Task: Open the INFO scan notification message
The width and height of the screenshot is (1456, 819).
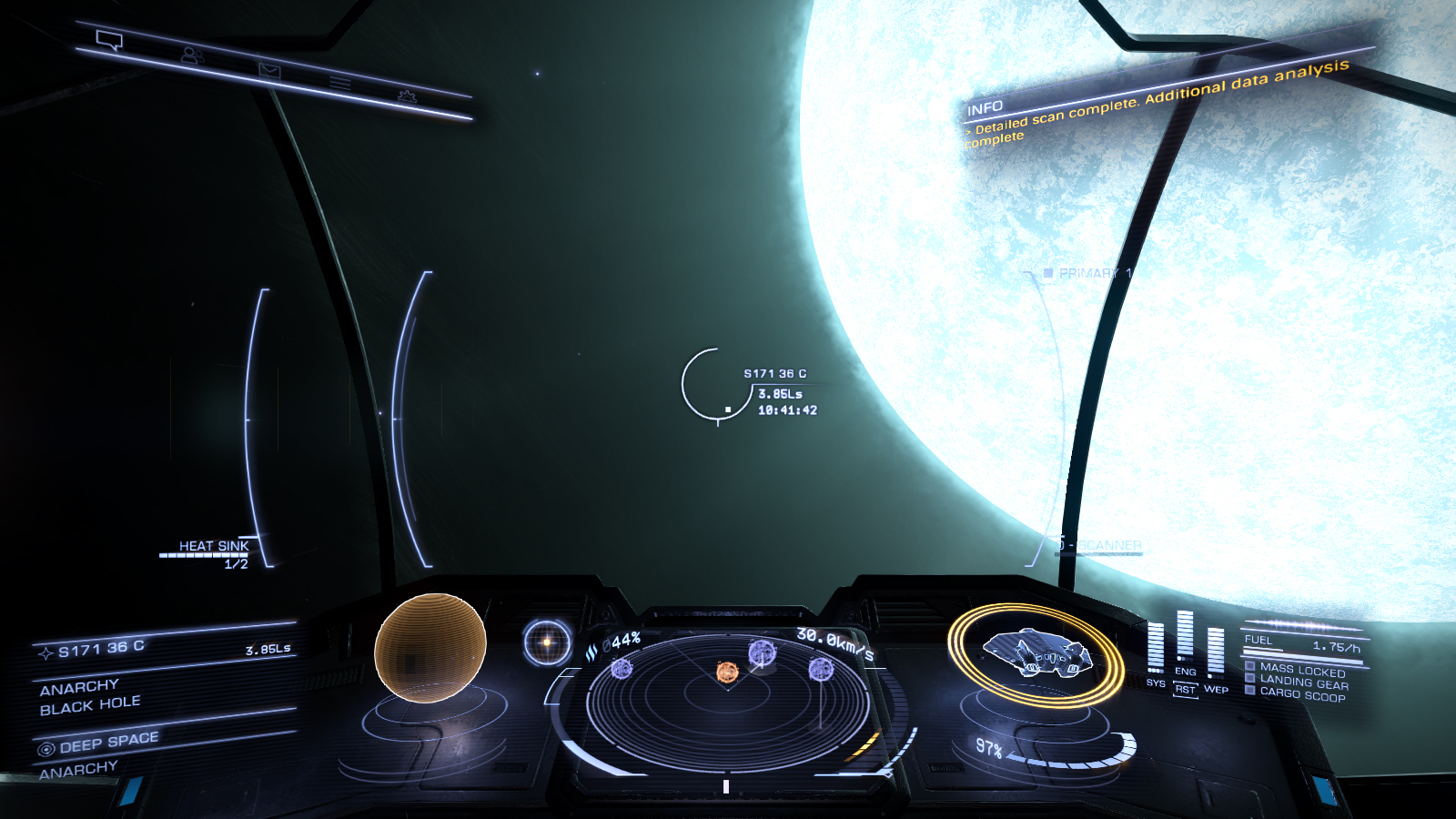Action: click(x=1156, y=103)
